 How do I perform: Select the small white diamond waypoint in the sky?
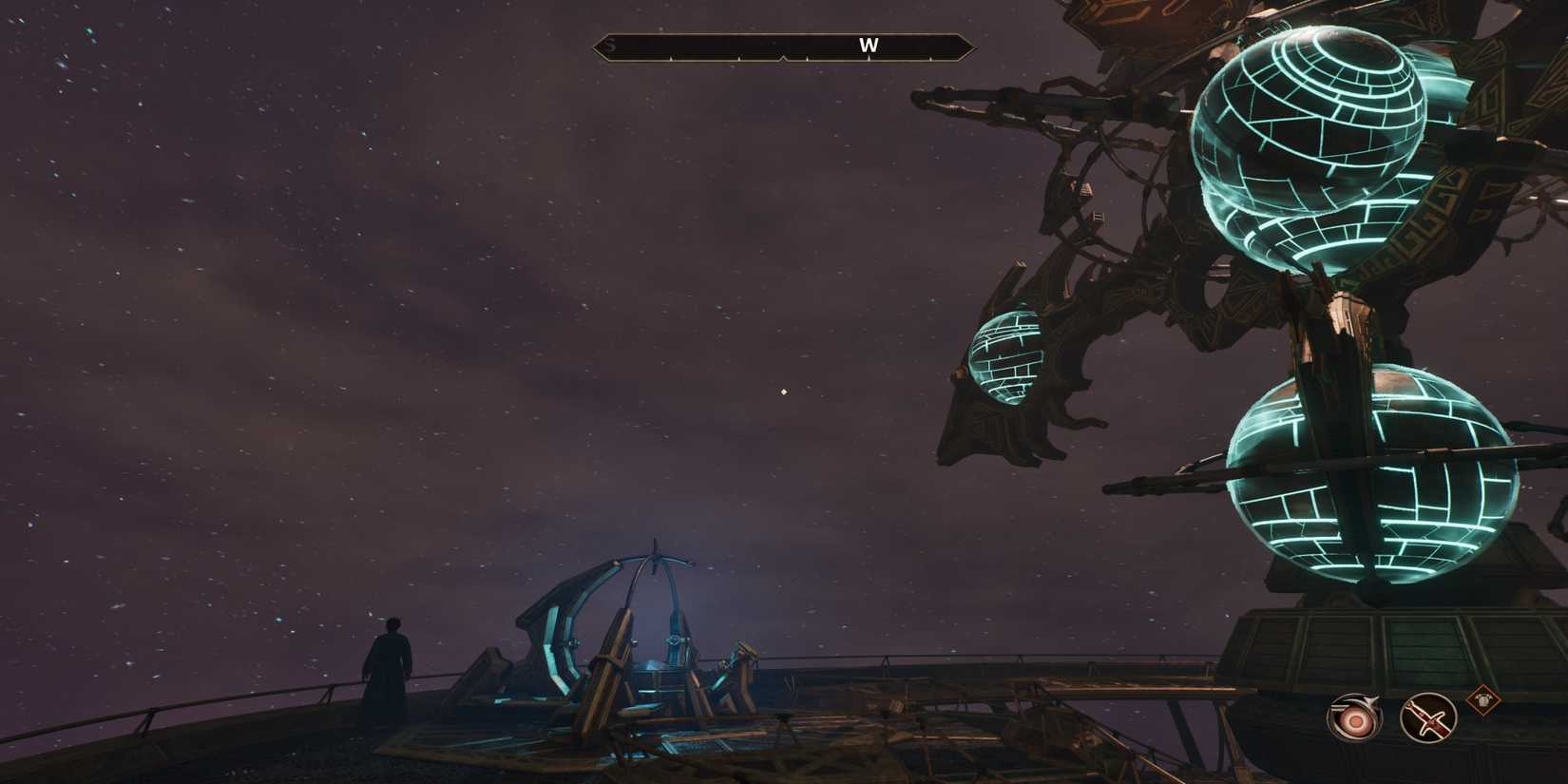(782, 390)
